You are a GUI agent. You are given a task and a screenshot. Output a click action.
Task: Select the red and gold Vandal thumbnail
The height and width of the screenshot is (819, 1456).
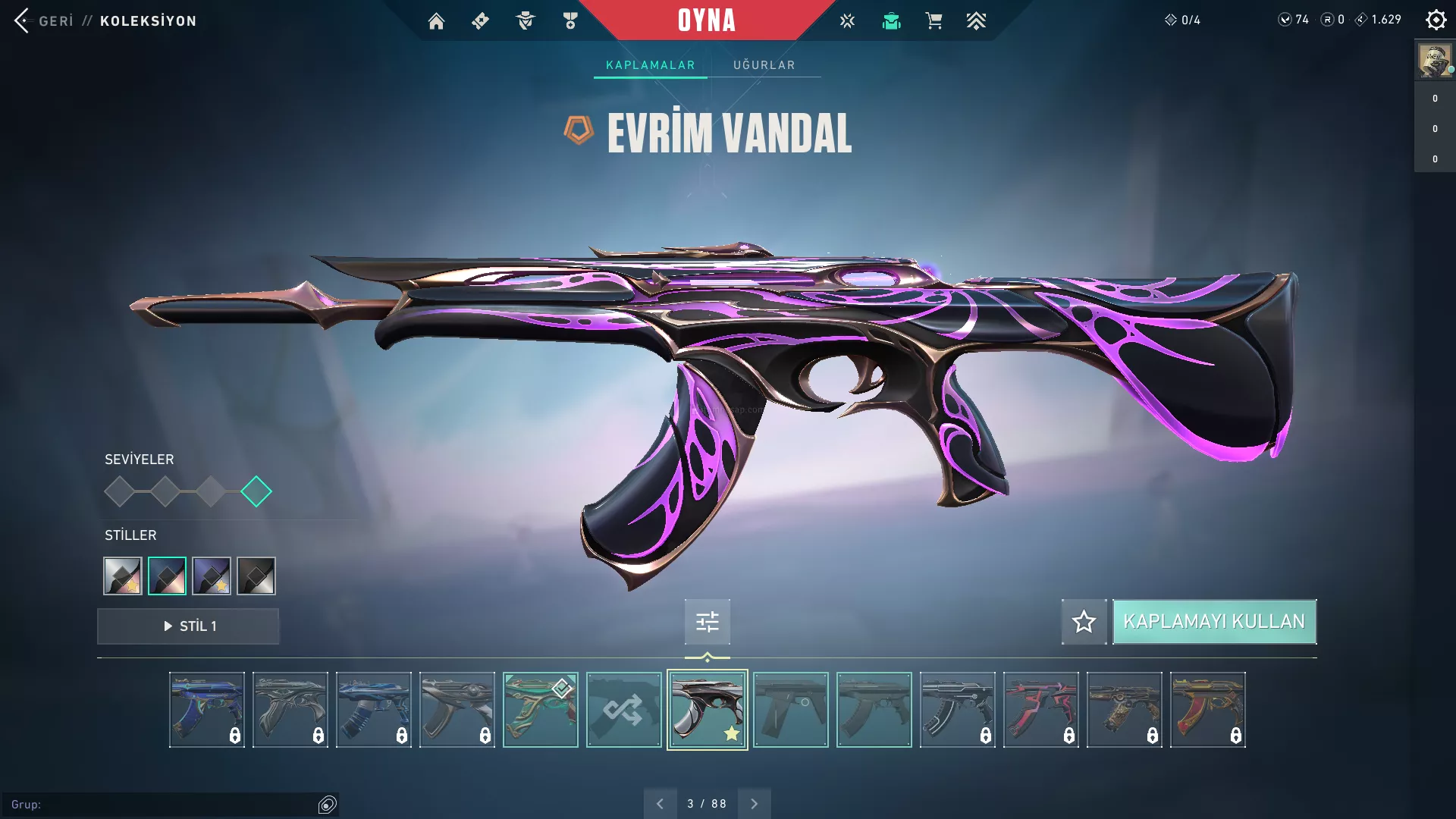coord(1207,710)
